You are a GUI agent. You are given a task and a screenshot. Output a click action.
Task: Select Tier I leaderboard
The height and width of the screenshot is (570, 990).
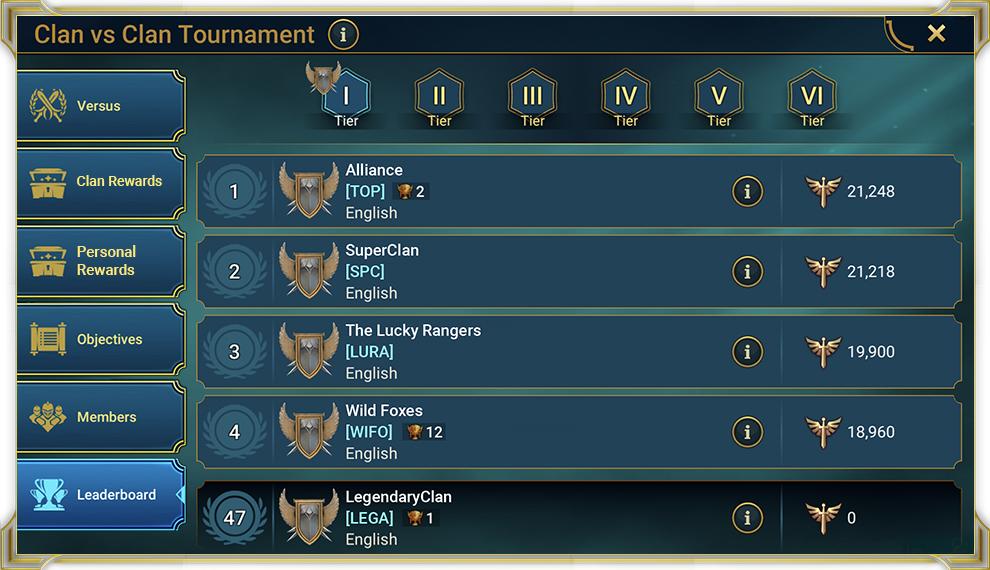coord(346,98)
